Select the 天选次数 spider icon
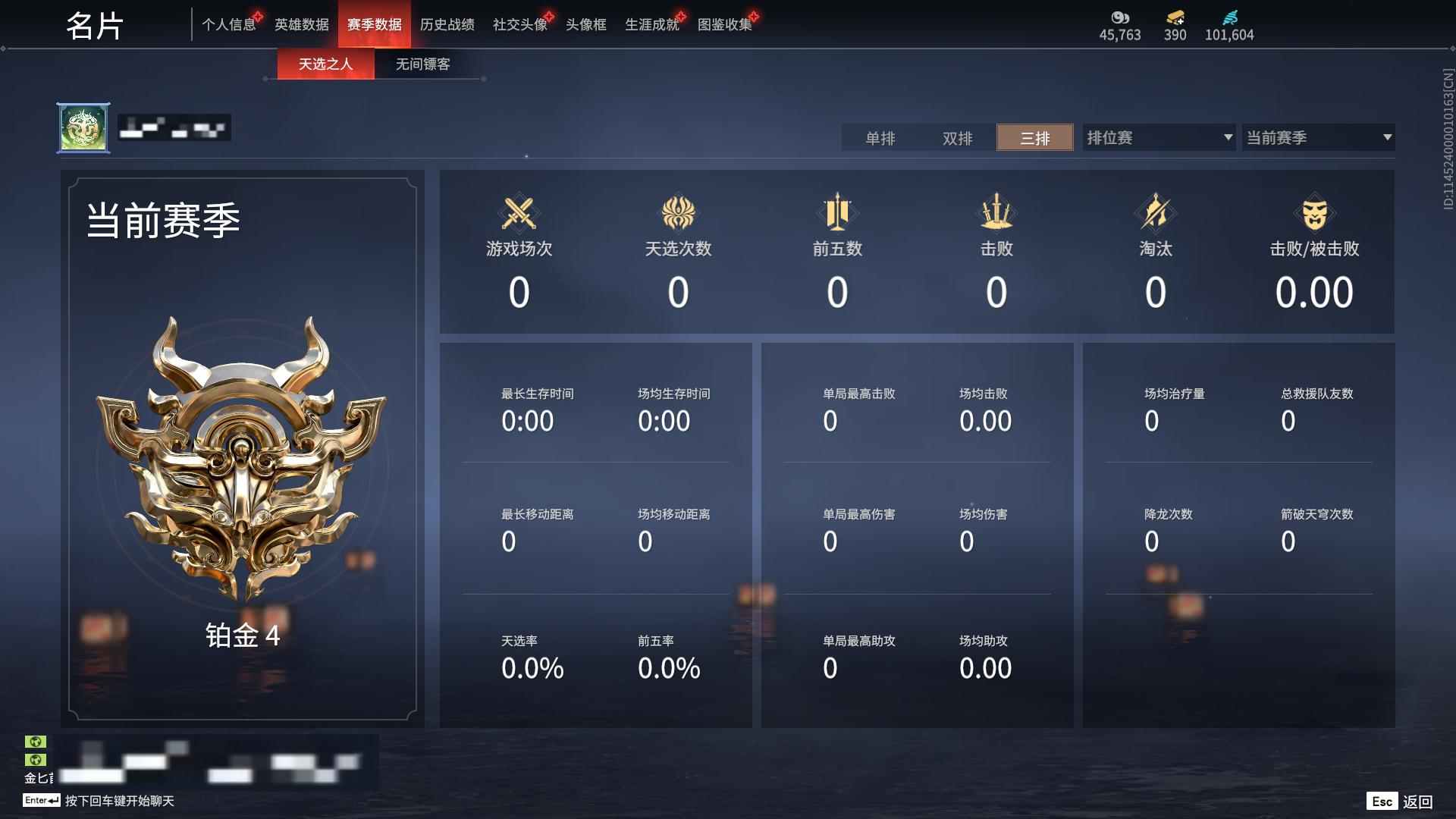Viewport: 1456px width, 819px height. pyautogui.click(x=679, y=214)
